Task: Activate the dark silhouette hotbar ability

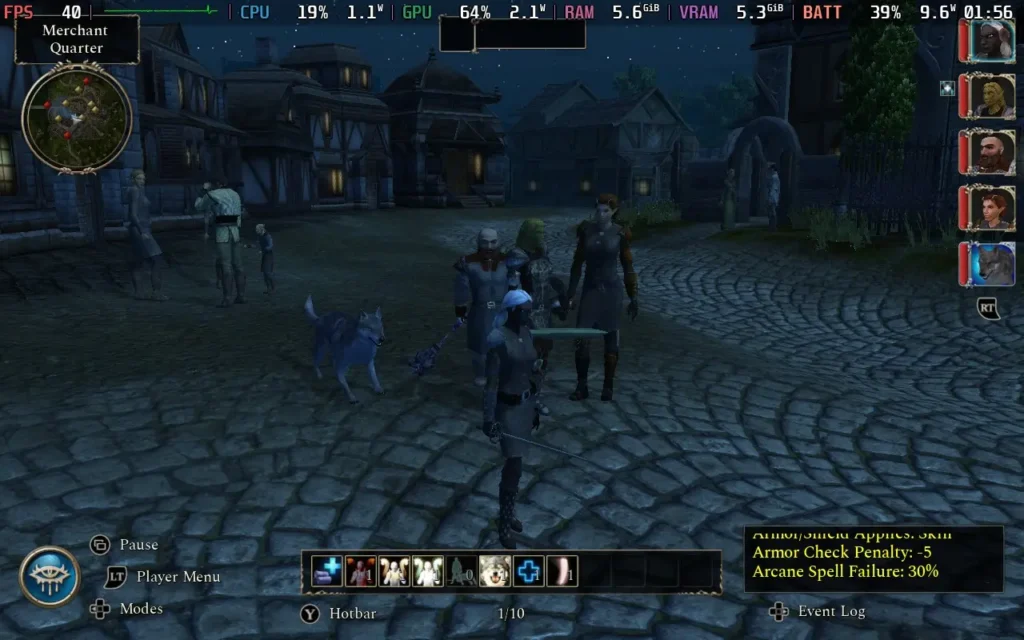Action: [x=461, y=571]
